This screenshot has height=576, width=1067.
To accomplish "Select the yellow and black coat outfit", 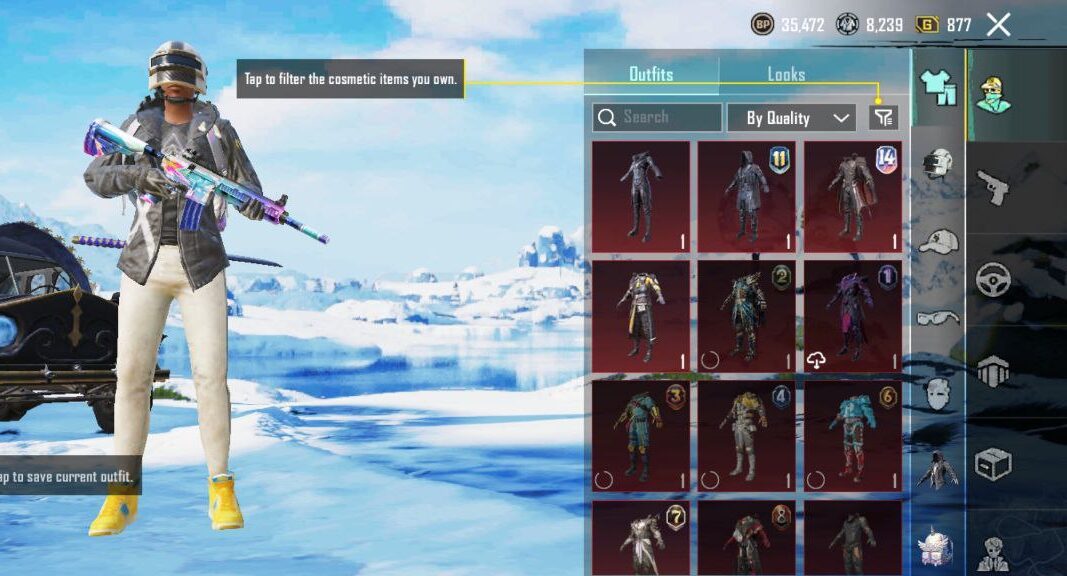I will coord(640,316).
